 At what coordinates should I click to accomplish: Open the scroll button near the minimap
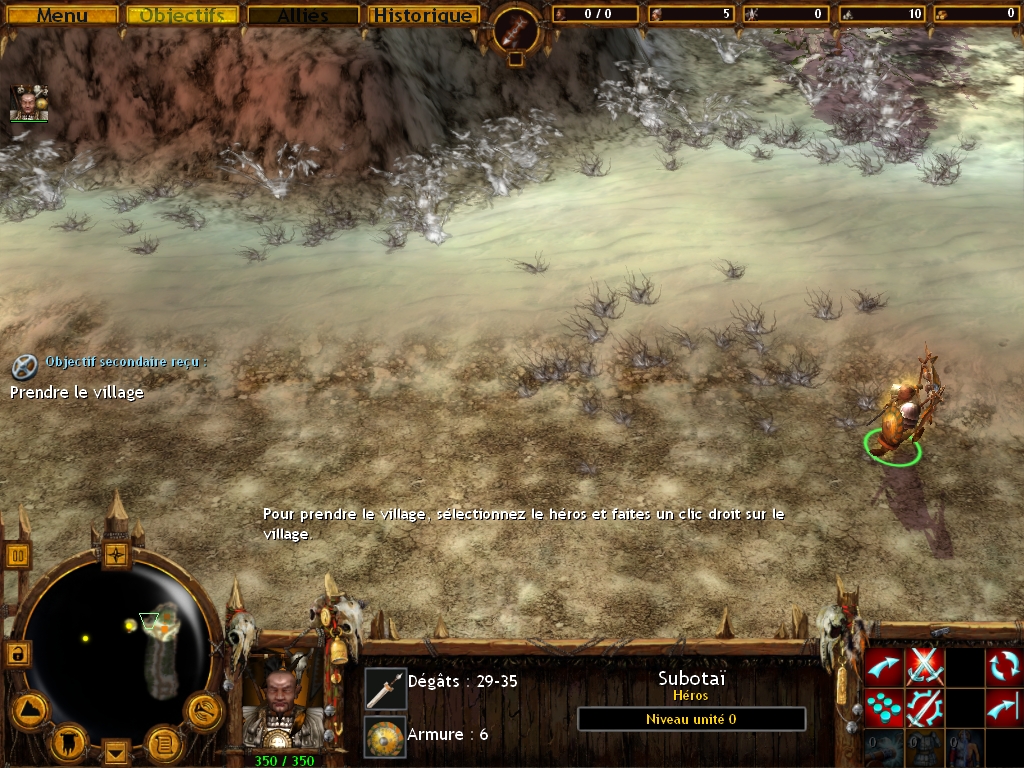click(163, 742)
